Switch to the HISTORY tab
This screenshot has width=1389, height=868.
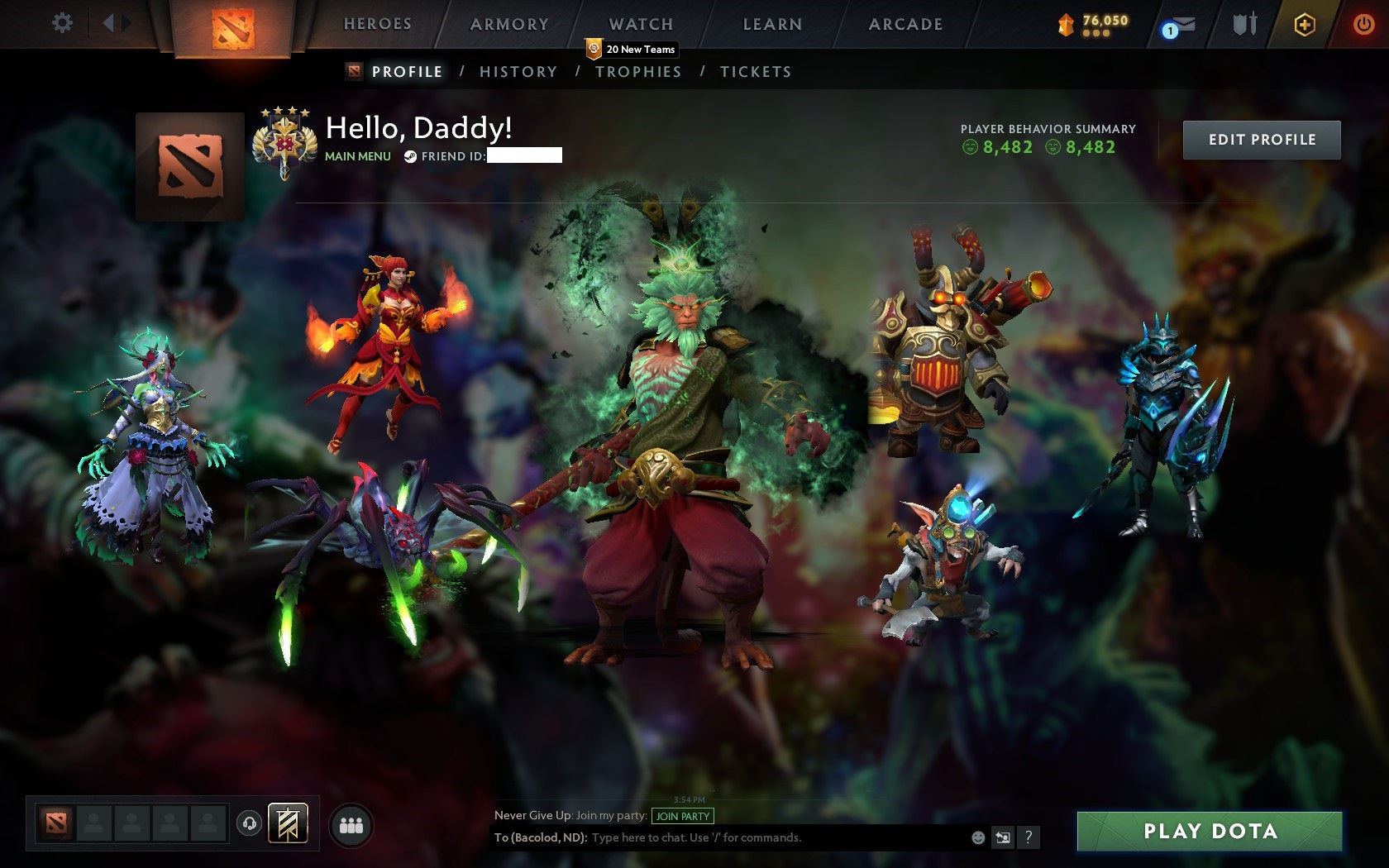click(x=518, y=72)
